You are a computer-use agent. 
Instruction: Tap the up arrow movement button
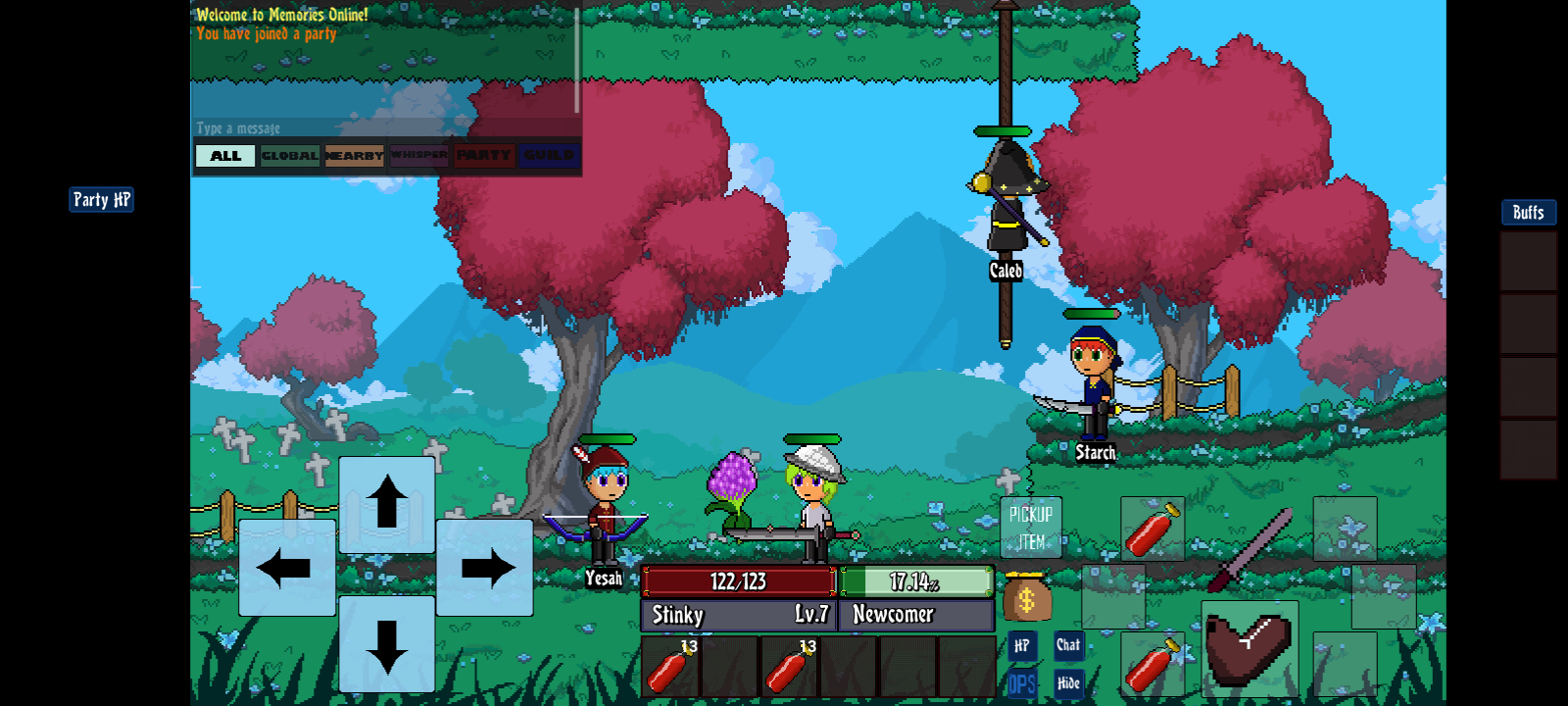coord(387,504)
